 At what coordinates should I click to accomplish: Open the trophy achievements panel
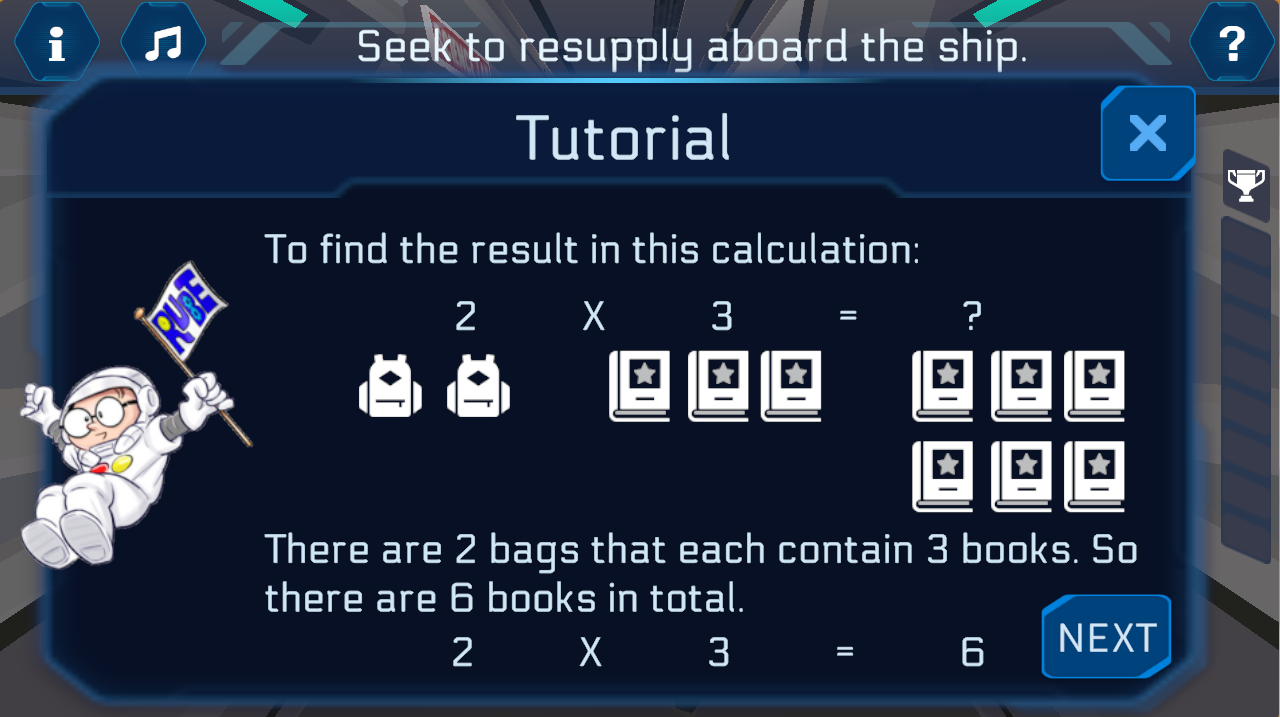click(x=1245, y=185)
